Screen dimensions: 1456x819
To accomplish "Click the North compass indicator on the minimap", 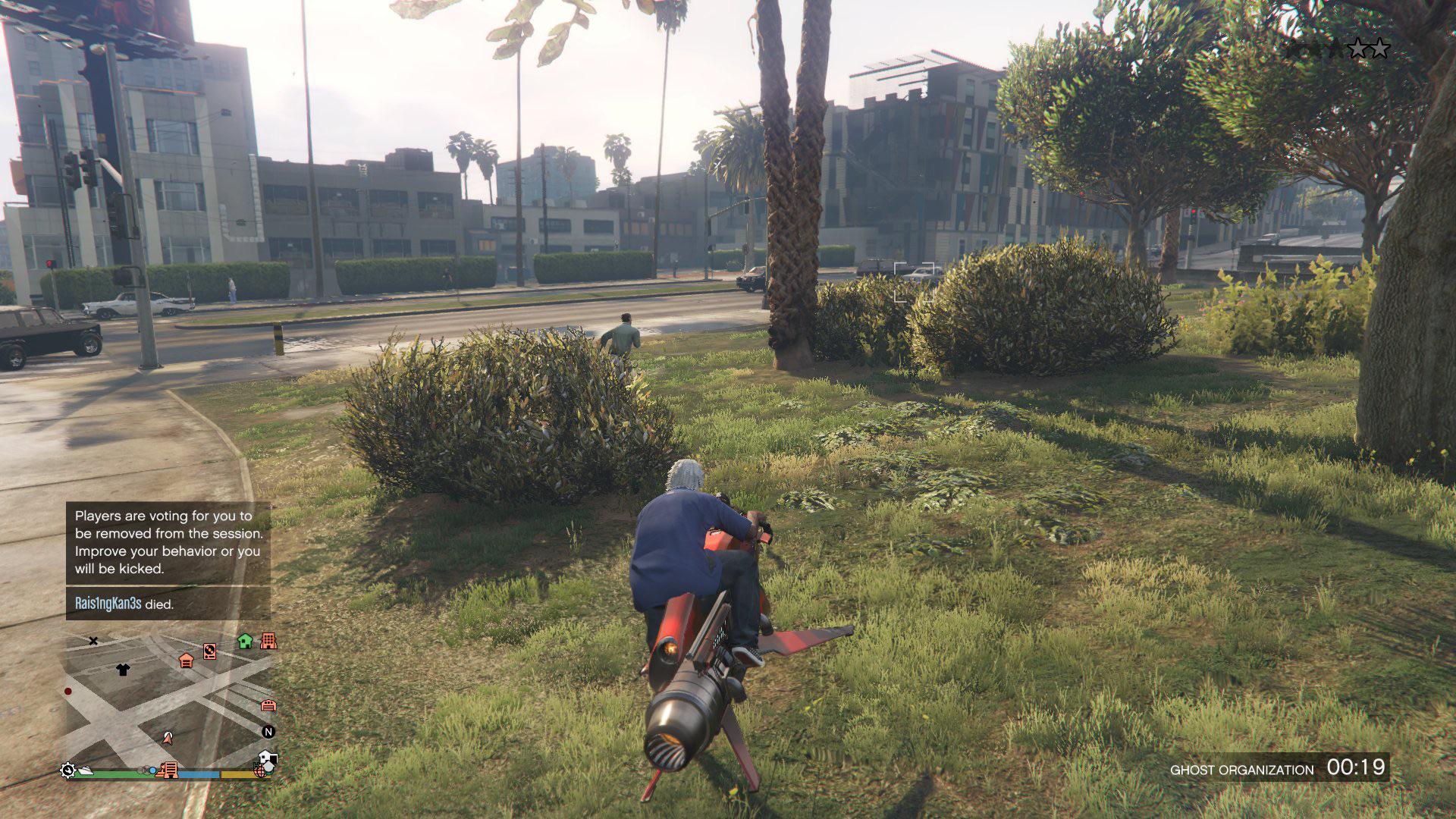I will (x=268, y=732).
